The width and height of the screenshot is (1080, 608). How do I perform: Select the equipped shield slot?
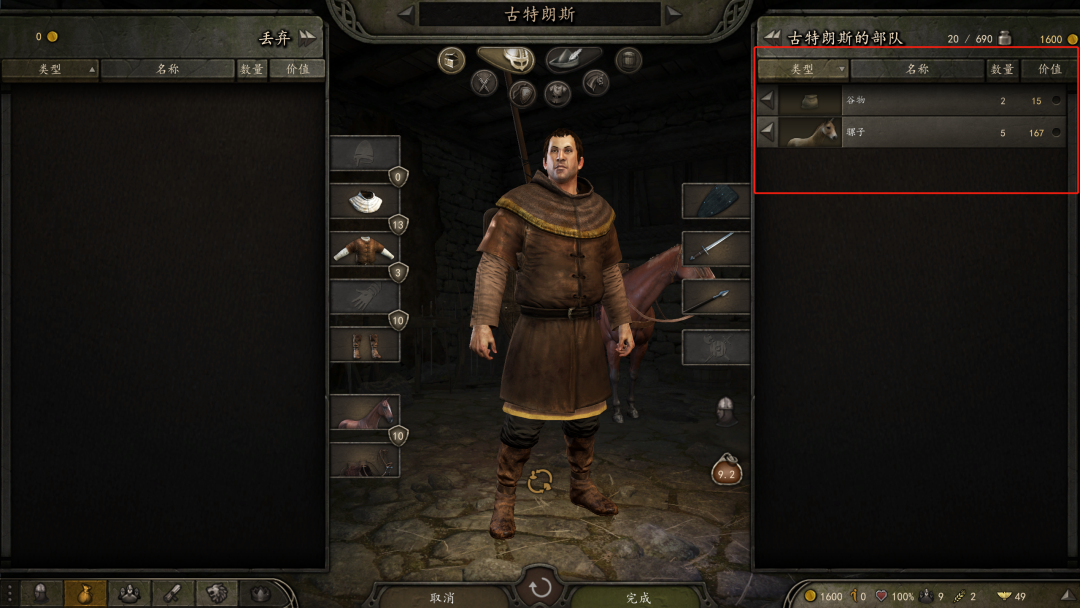point(716,200)
